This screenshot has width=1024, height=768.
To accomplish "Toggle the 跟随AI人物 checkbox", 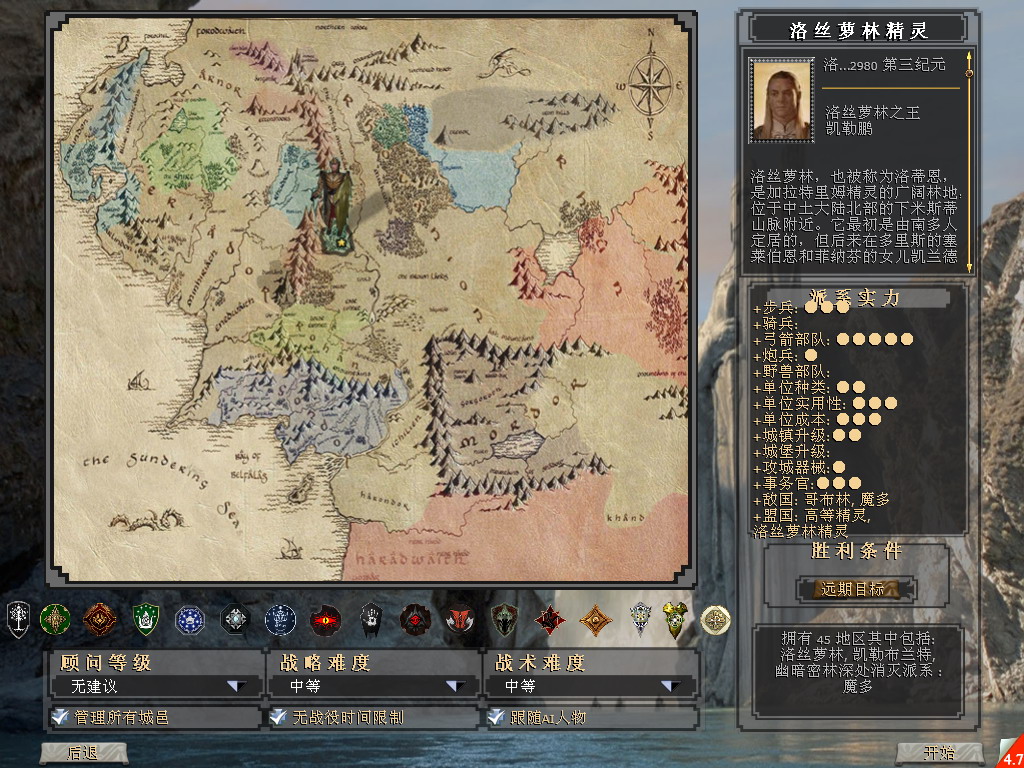I will point(495,717).
